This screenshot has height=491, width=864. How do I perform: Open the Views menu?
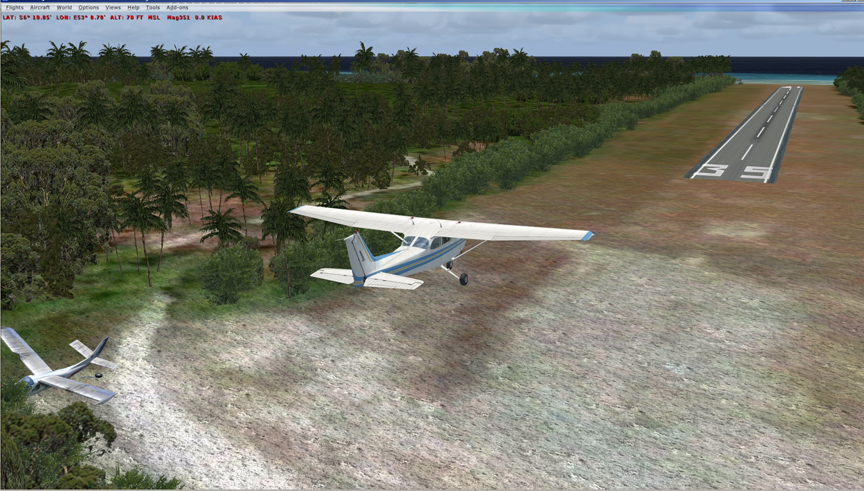pos(113,7)
